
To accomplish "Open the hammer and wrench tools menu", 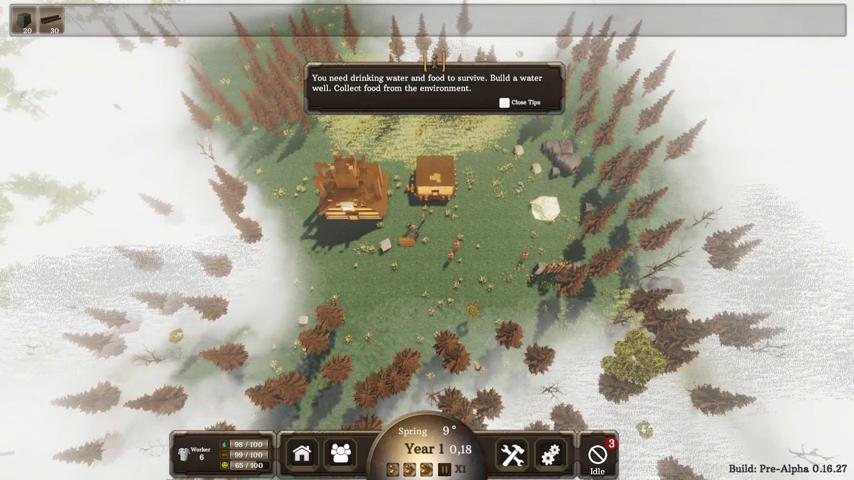I will point(512,455).
